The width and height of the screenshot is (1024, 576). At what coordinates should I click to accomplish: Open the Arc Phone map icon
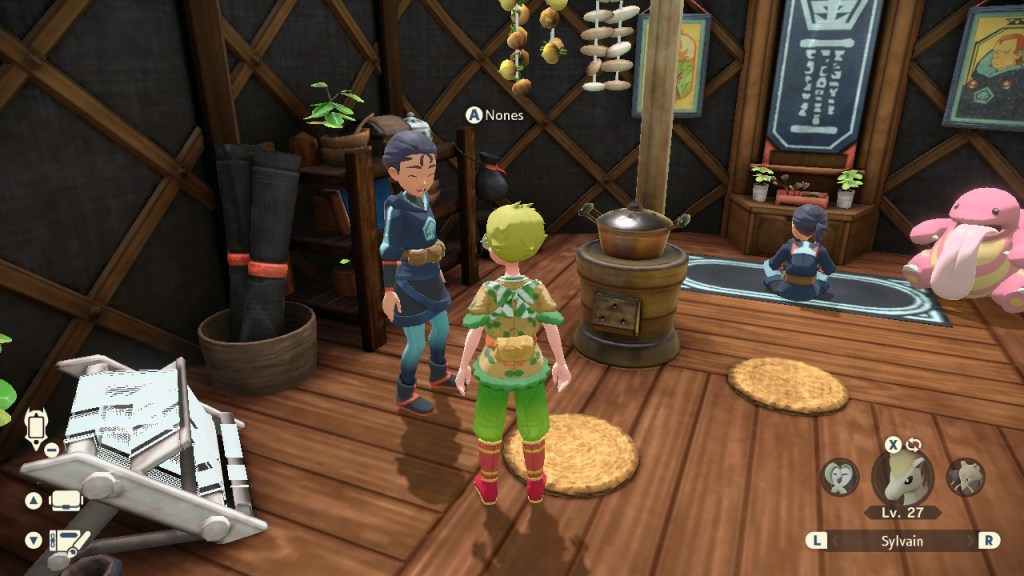coord(36,429)
